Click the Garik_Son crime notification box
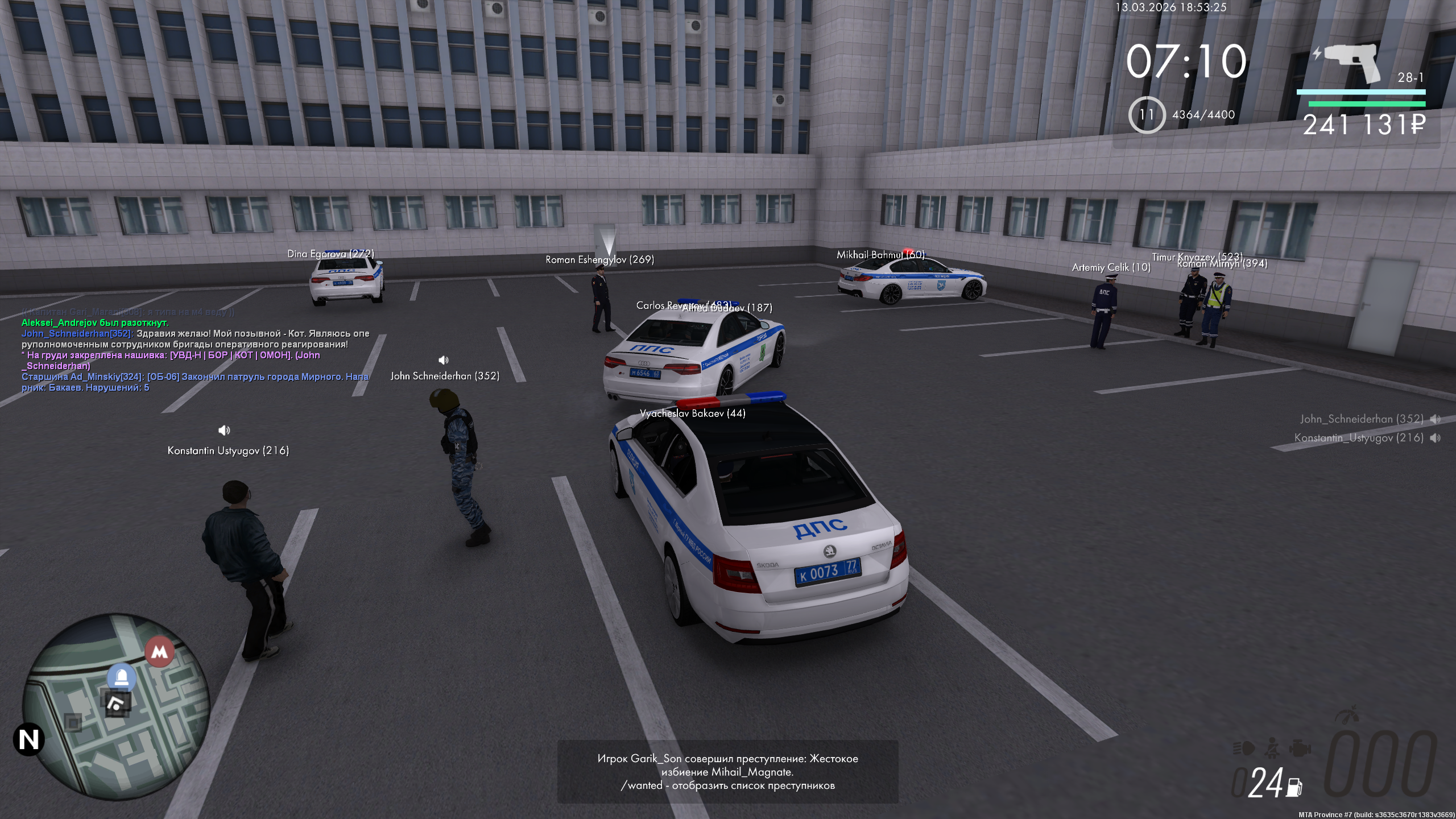 click(x=727, y=772)
